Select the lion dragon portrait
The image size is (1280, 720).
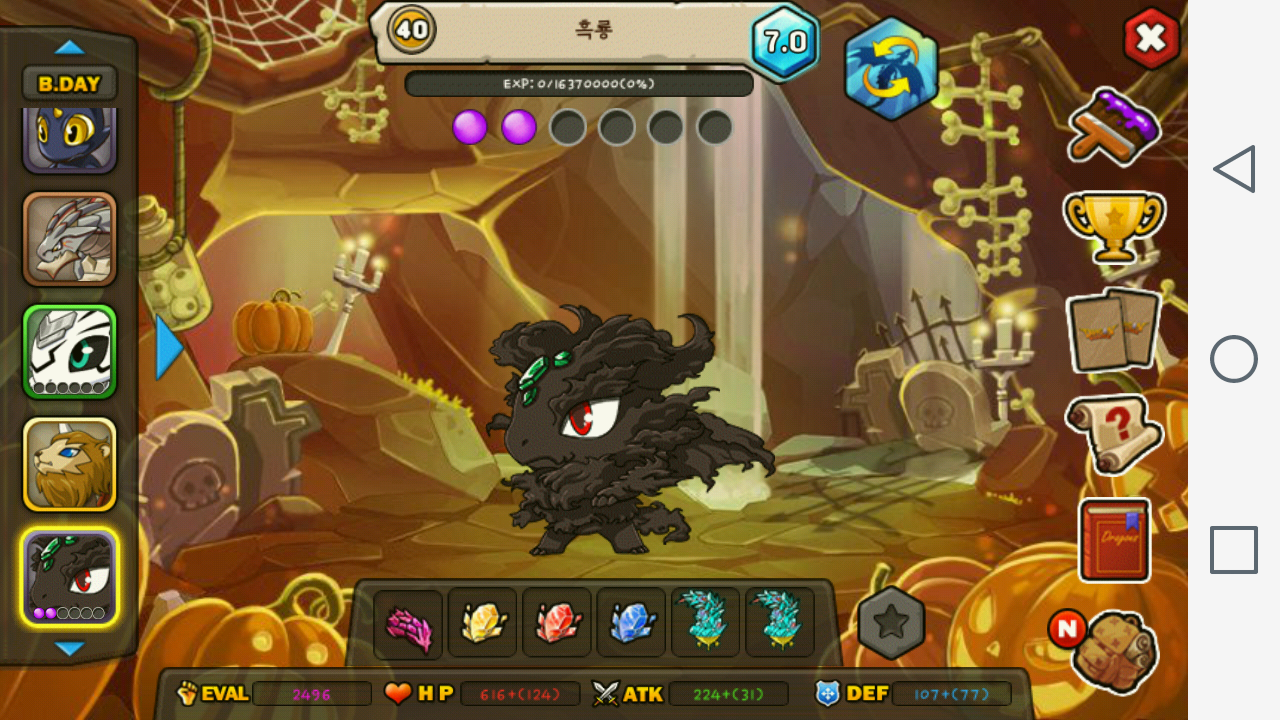click(70, 464)
